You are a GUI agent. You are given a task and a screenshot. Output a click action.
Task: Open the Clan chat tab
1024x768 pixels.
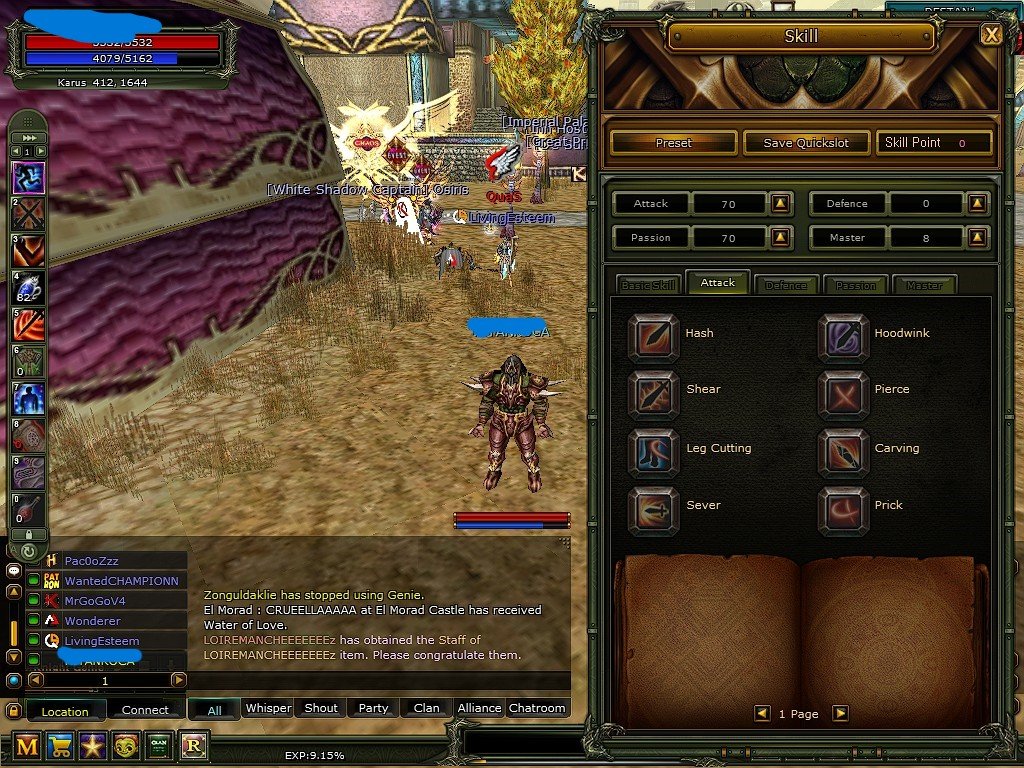point(426,708)
